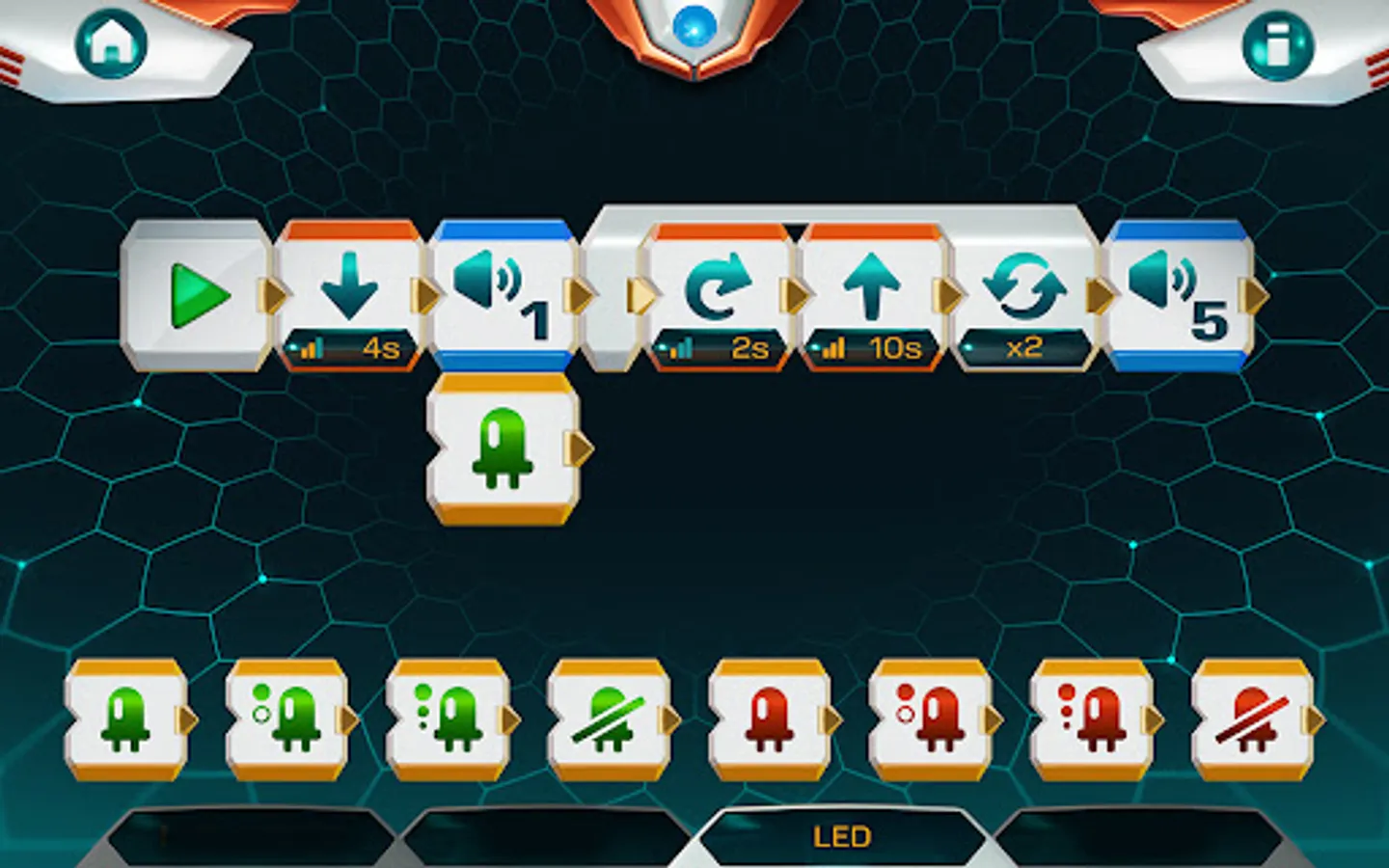Select the sound block labeled 5
1389x868 pixels.
[1177, 289]
